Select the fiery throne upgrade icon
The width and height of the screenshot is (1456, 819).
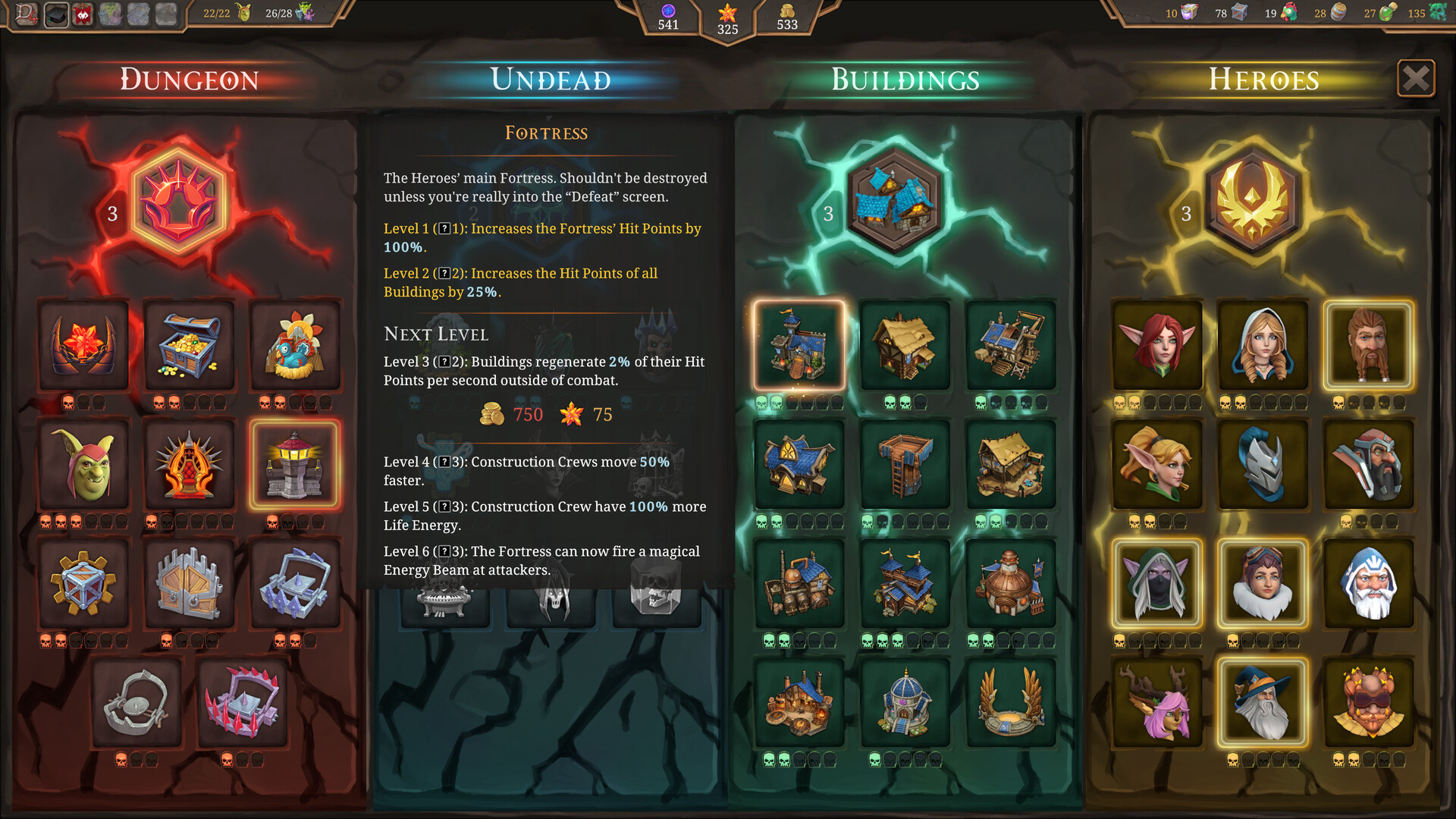pyautogui.click(x=189, y=463)
